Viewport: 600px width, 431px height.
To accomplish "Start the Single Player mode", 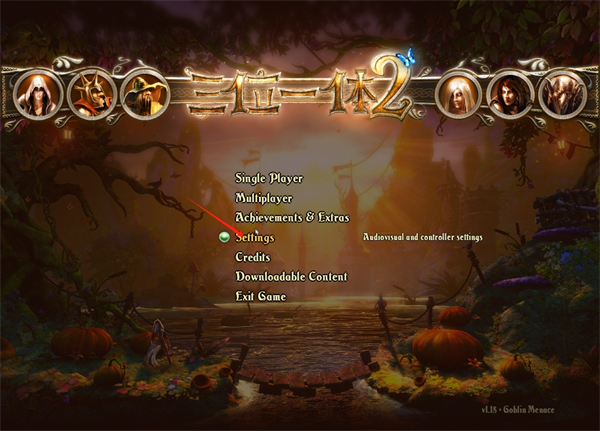I will 269,179.
